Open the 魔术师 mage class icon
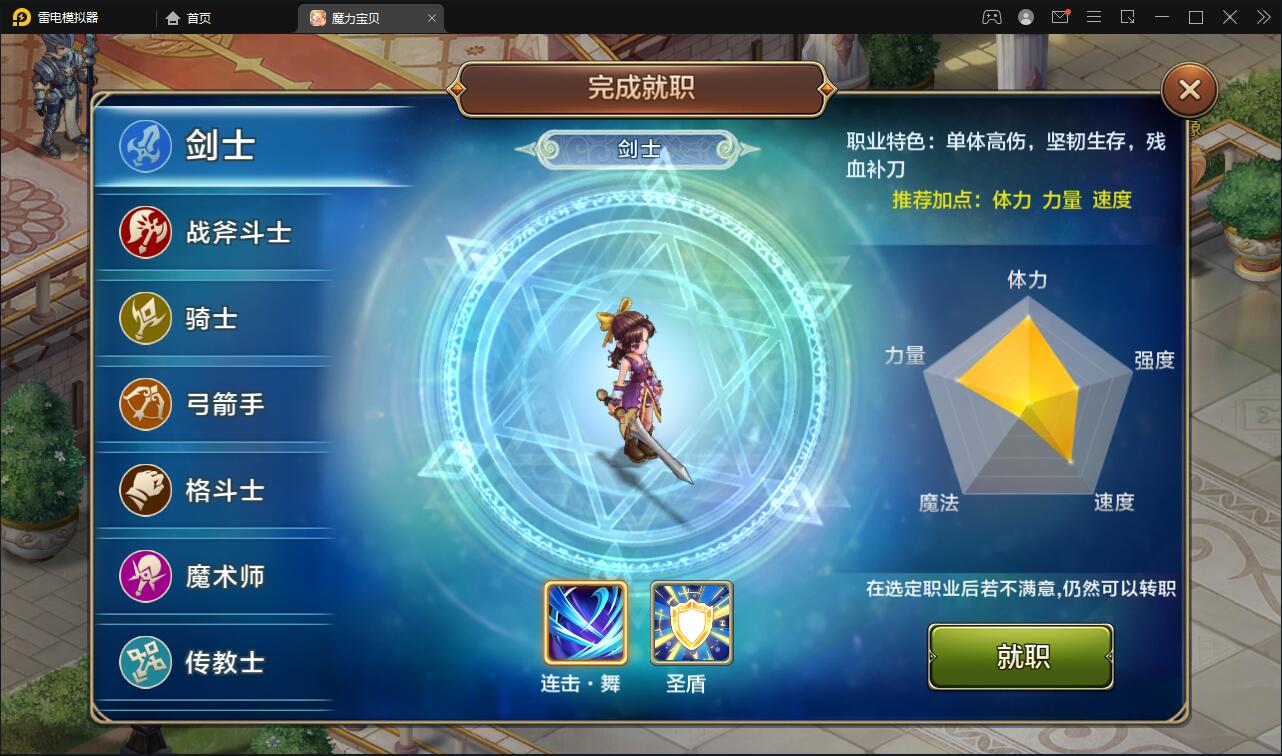 (x=145, y=576)
